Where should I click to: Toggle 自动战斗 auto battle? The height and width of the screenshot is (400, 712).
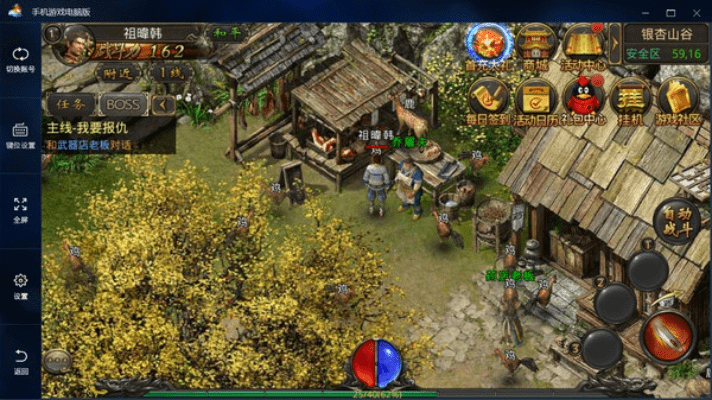(675, 220)
